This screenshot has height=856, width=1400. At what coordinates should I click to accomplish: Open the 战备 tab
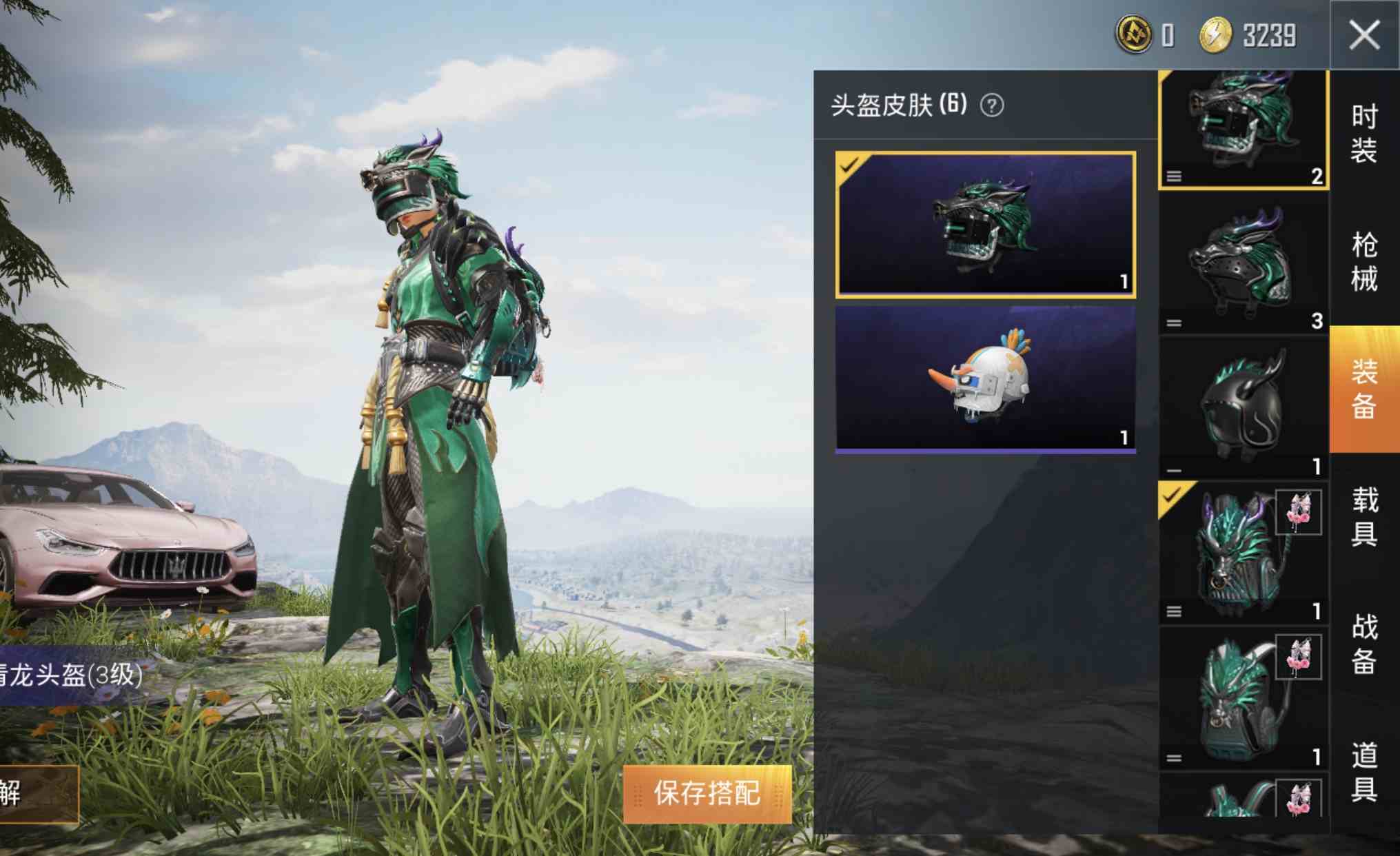tap(1363, 644)
